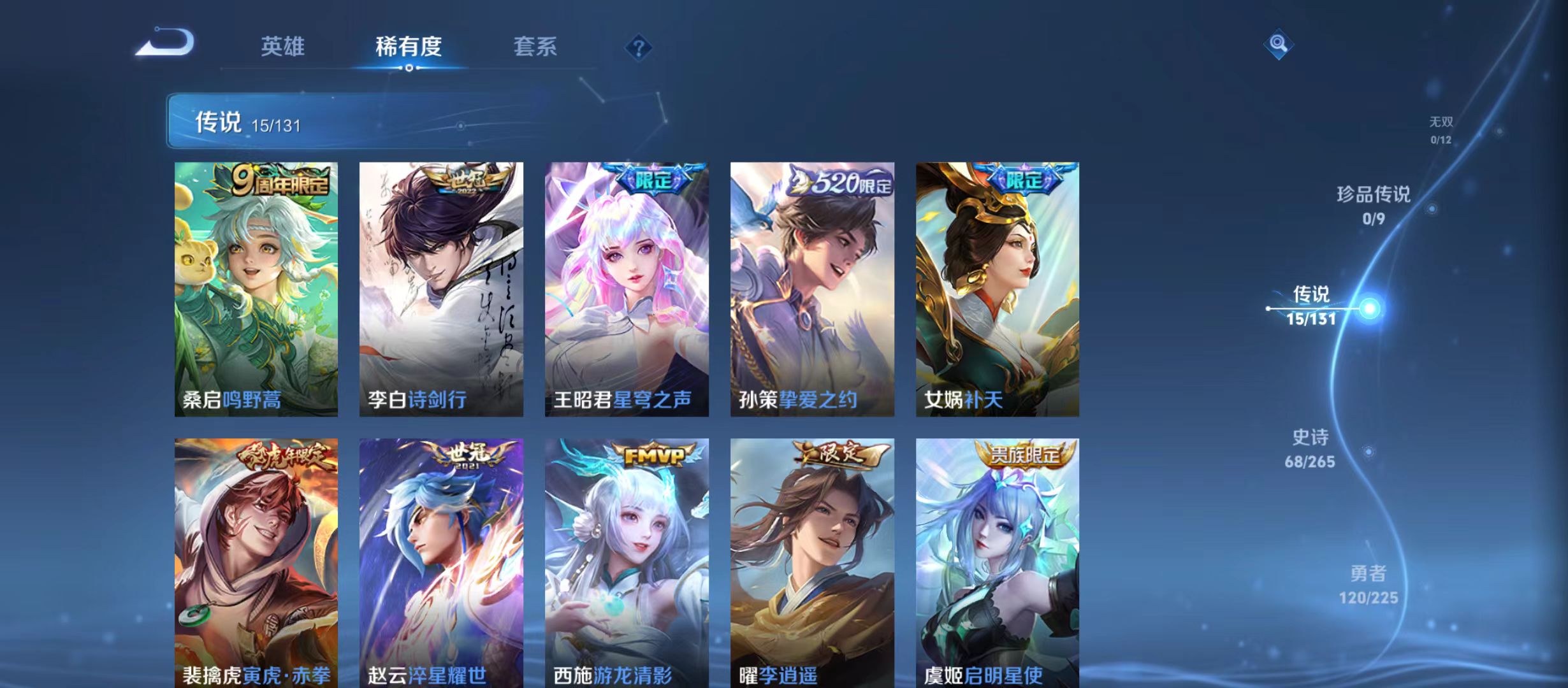The width and height of the screenshot is (1568, 688).
Task: Switch to the 套系 tab
Action: tap(535, 47)
